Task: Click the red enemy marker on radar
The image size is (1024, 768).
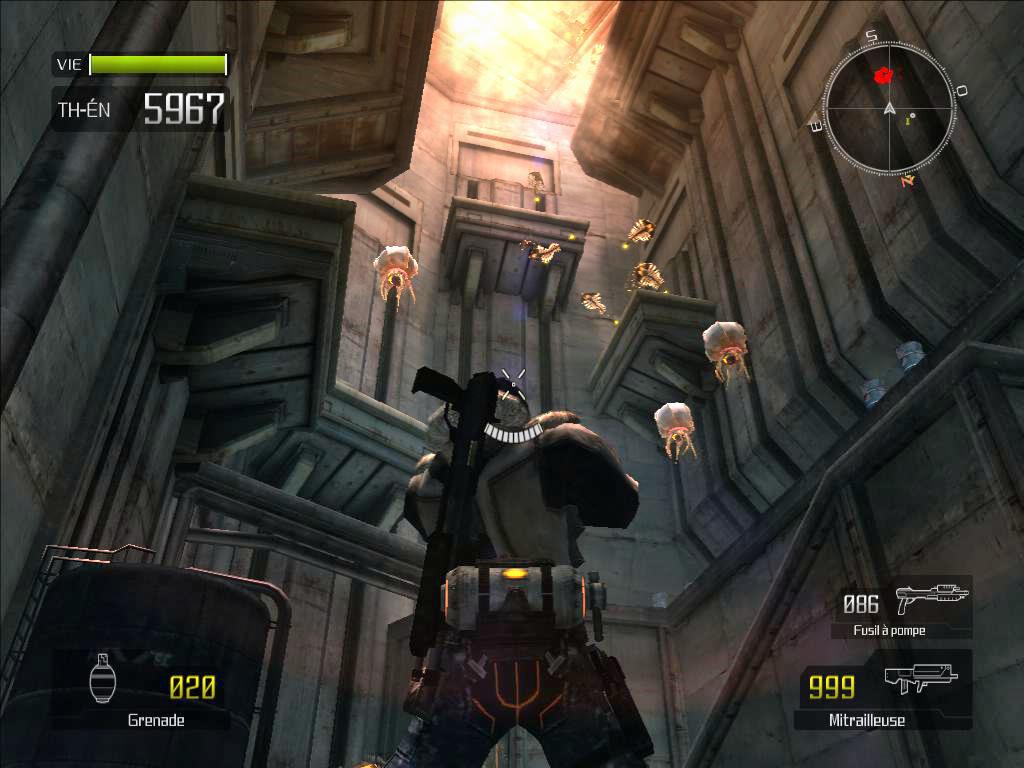Action: 883,75
